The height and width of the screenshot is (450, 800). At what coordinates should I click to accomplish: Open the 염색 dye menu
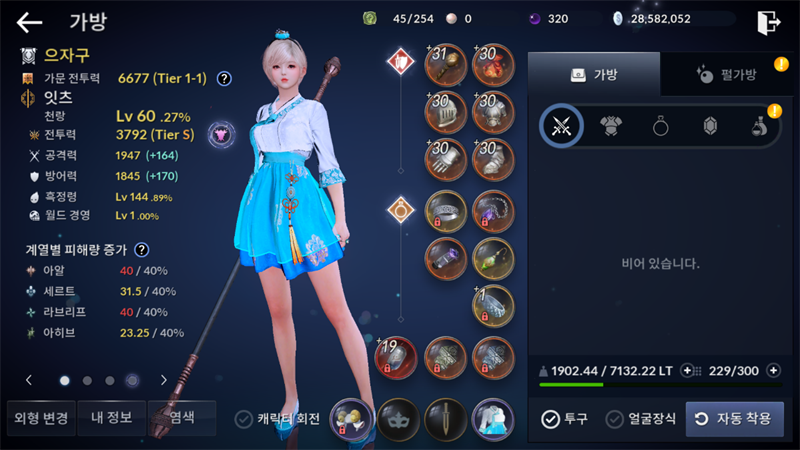tap(181, 417)
